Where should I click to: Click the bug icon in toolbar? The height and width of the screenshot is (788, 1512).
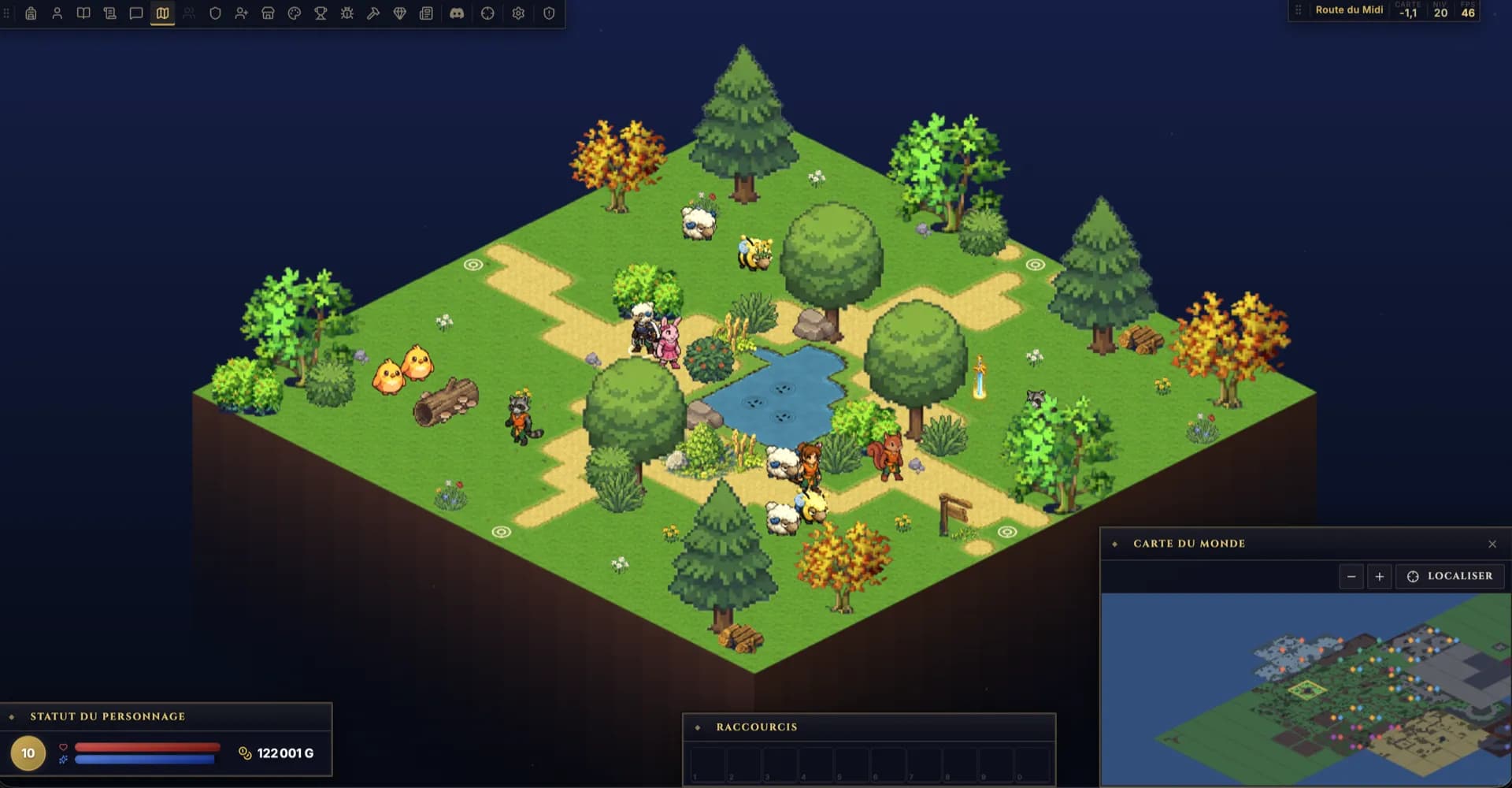[347, 13]
